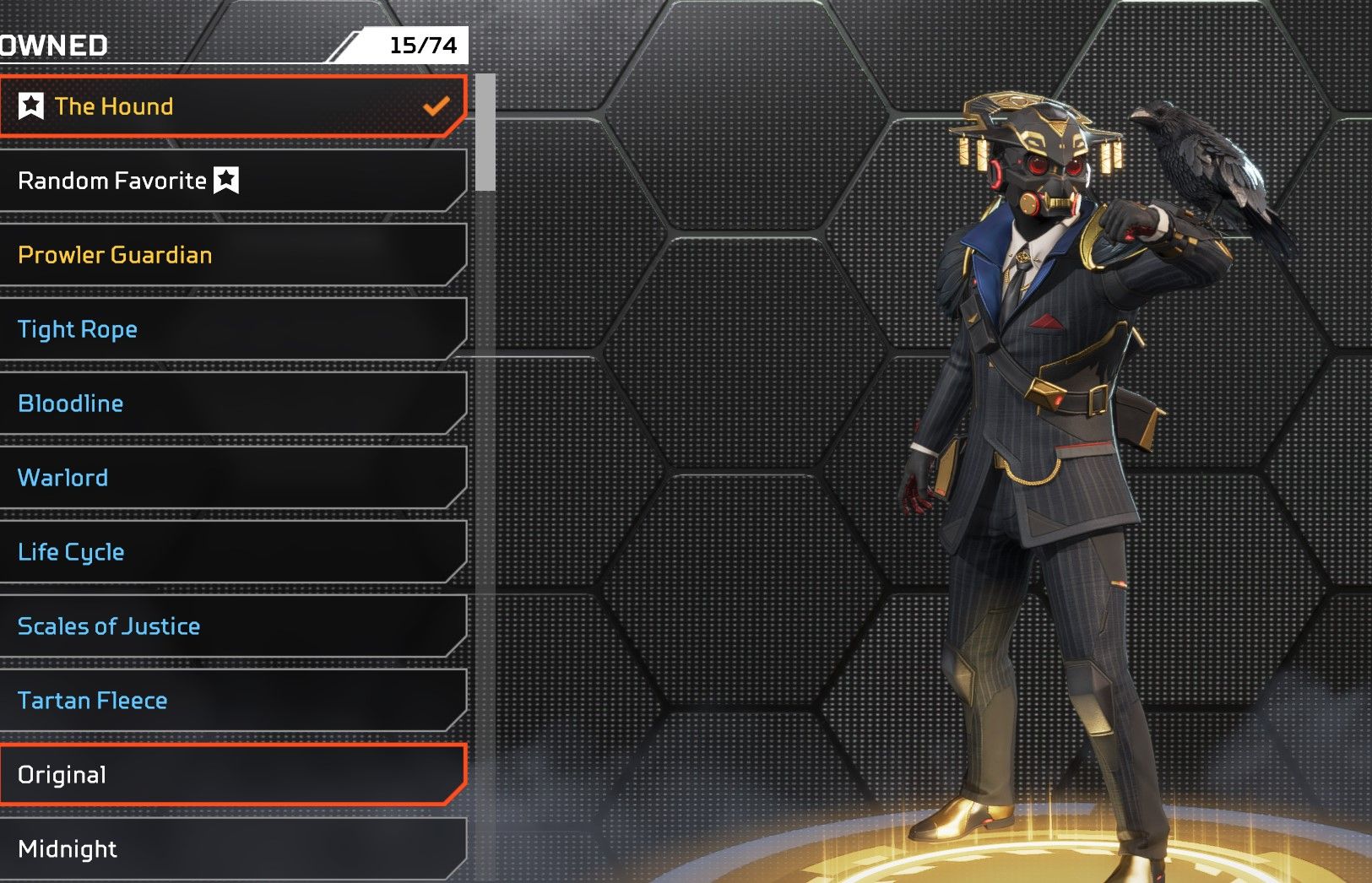Select the Tight Rope skin
1372x883 pixels.
coord(232,329)
